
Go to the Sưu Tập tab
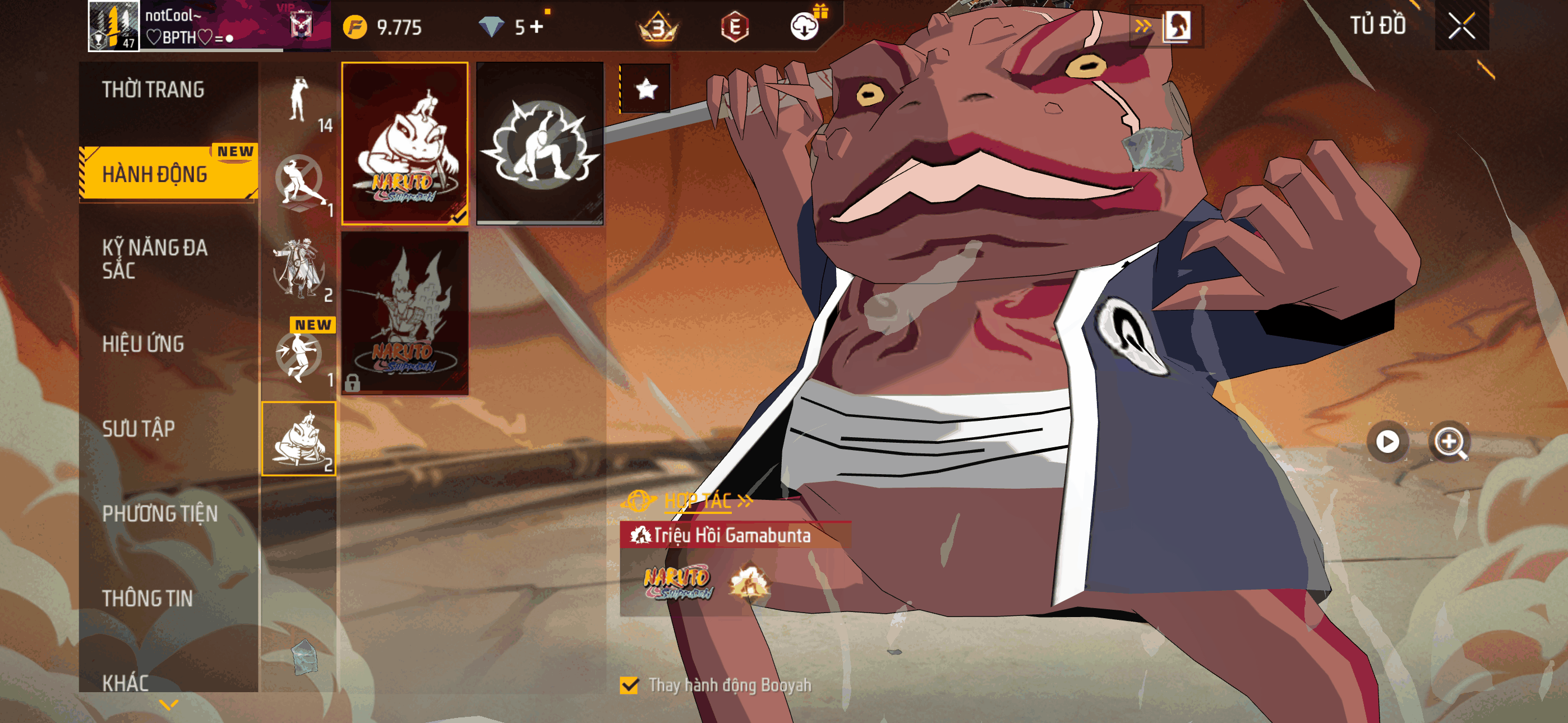click(x=139, y=428)
